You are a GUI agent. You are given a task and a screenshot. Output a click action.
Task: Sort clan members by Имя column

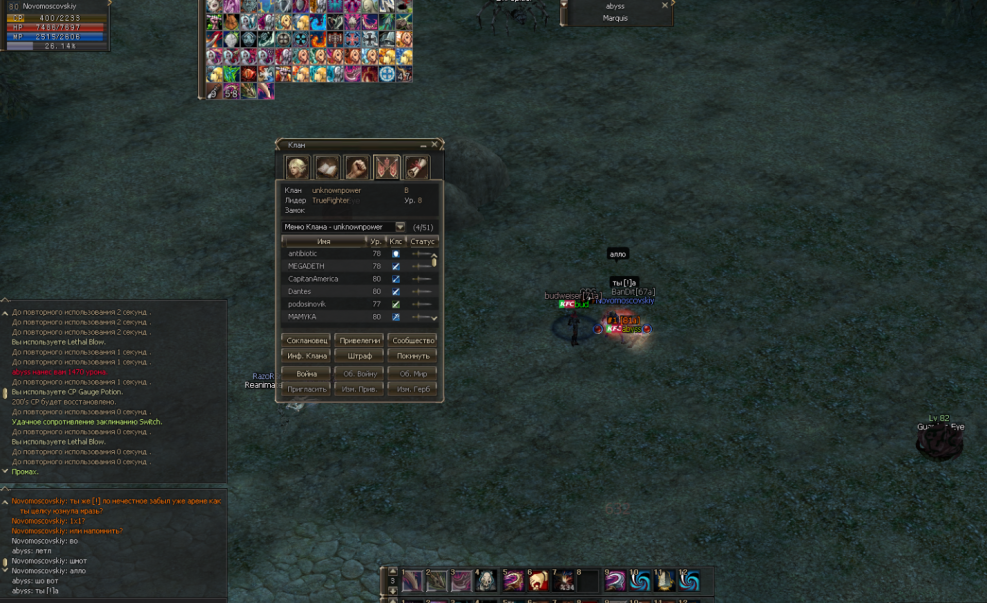(324, 241)
